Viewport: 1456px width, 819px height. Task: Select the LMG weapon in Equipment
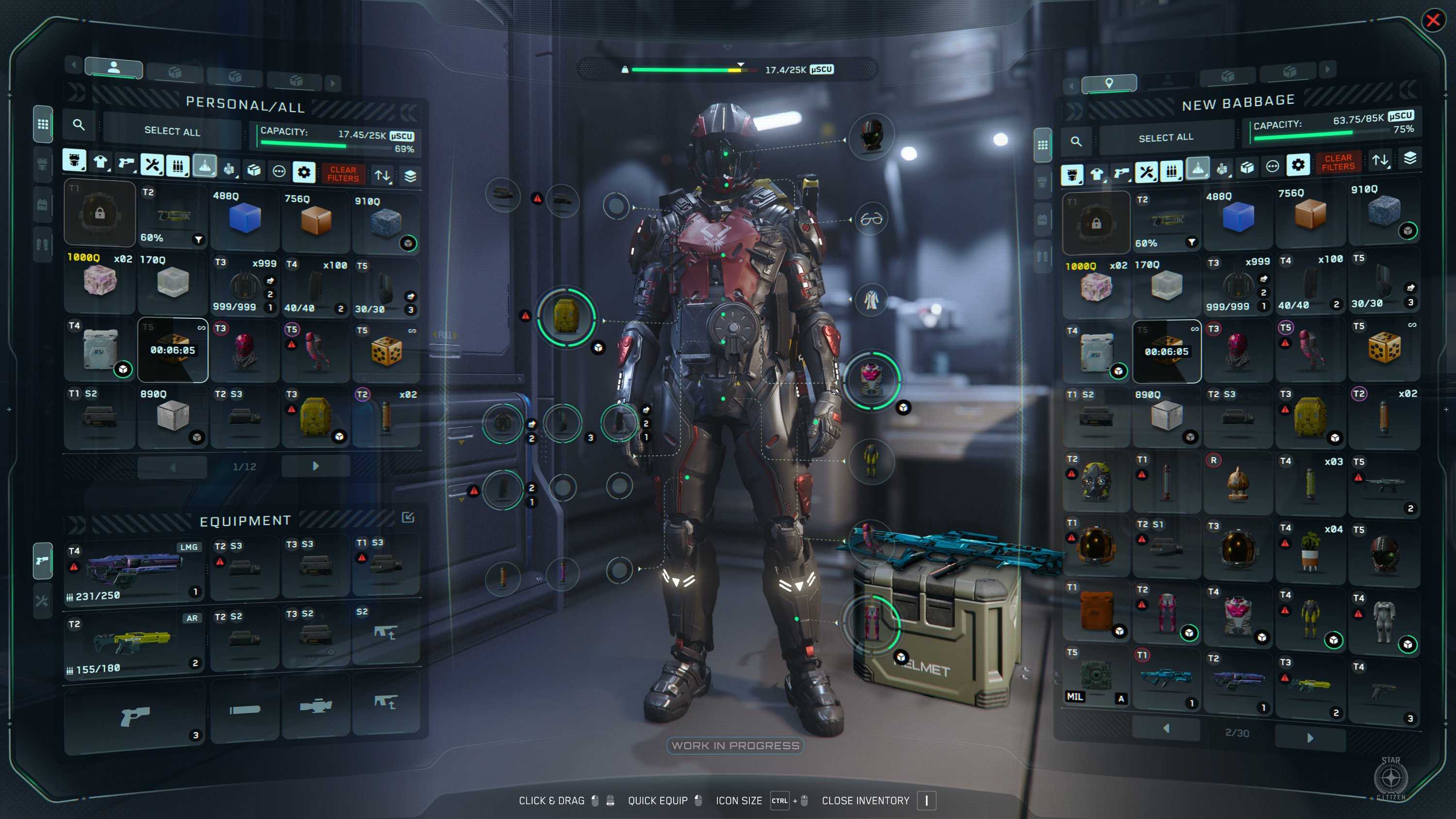pos(133,571)
